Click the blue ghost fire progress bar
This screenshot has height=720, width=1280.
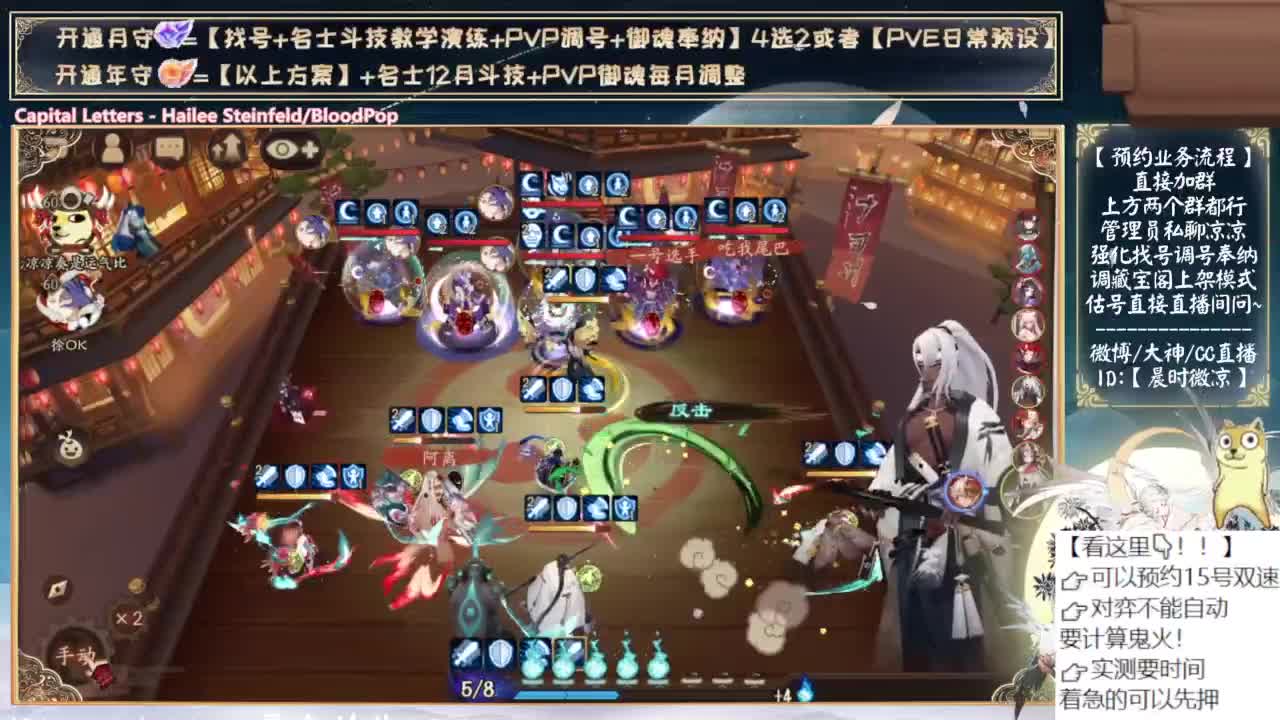(x=566, y=695)
